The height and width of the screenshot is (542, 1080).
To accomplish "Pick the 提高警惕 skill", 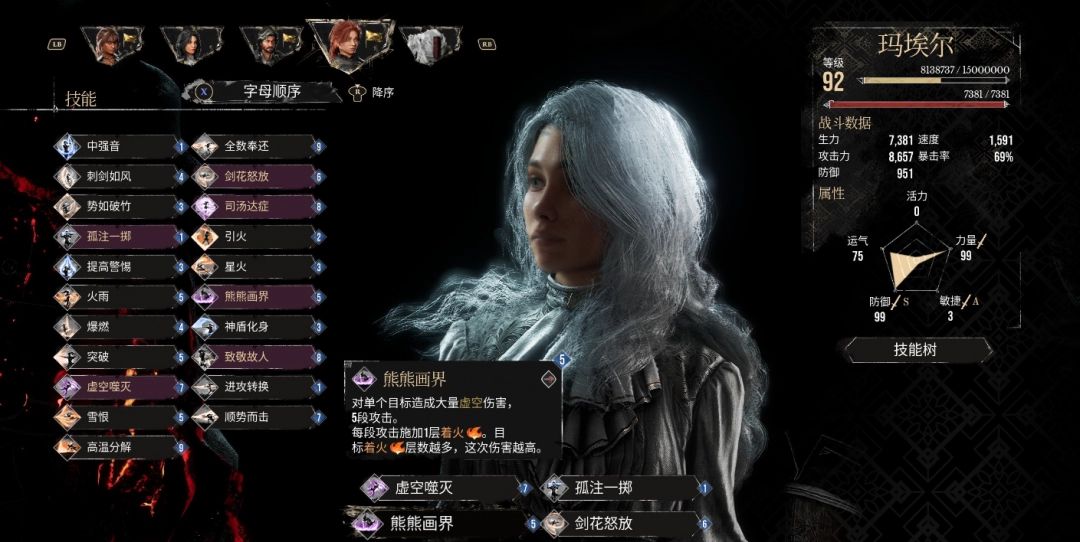I will click(x=119, y=266).
